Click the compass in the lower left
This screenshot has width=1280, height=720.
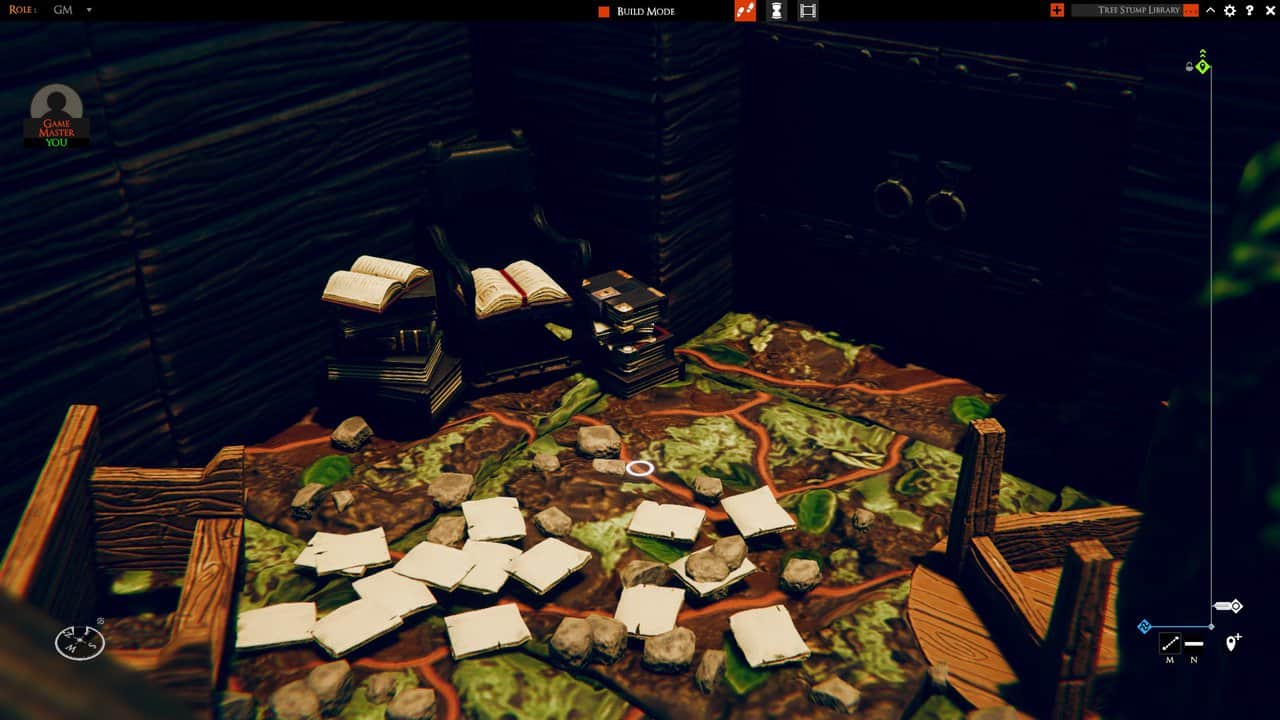[80, 641]
